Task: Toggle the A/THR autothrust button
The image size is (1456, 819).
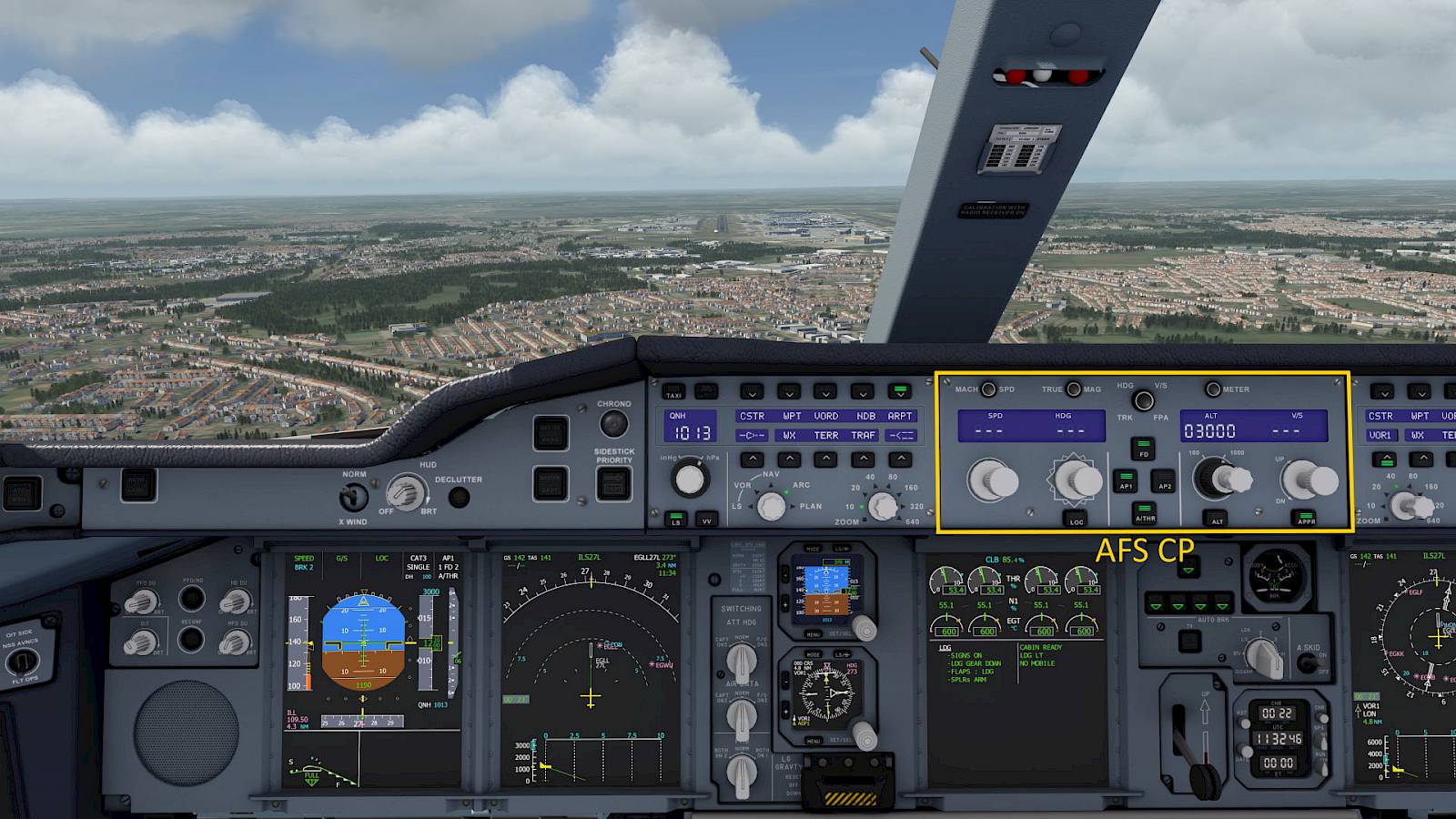Action: click(1145, 513)
